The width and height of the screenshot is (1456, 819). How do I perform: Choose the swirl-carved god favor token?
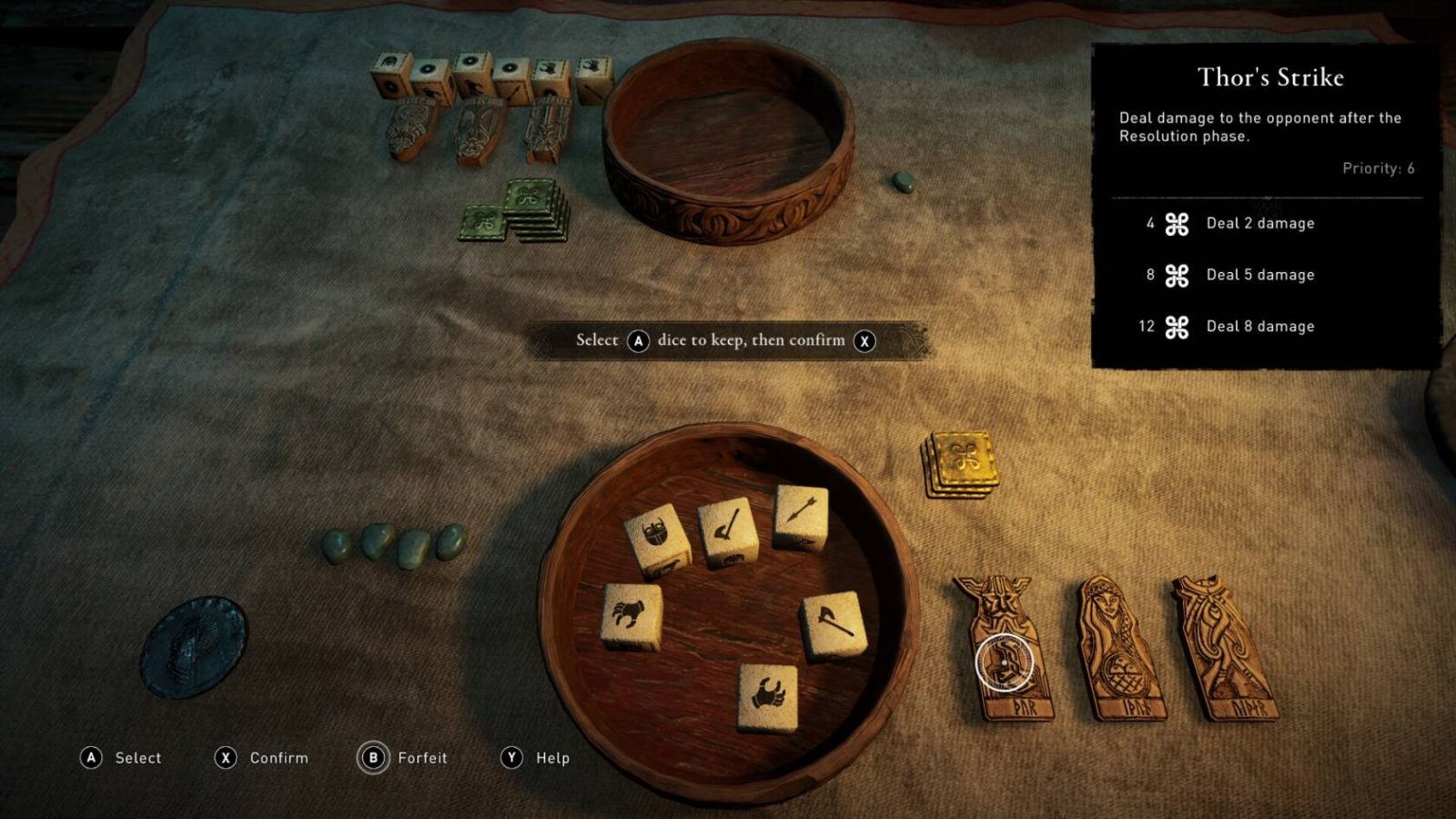point(1224,648)
